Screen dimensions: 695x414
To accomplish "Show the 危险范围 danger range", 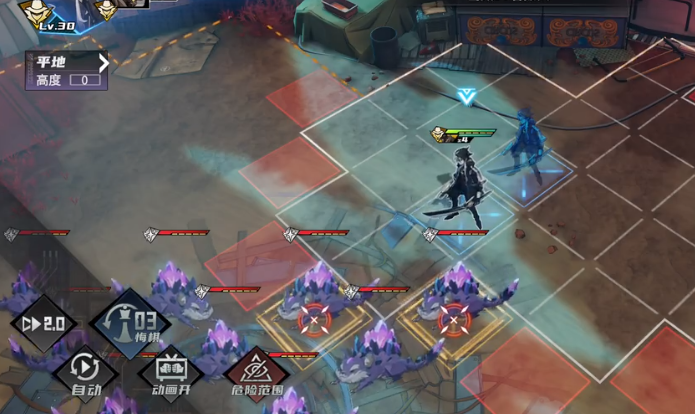I will (257, 370).
